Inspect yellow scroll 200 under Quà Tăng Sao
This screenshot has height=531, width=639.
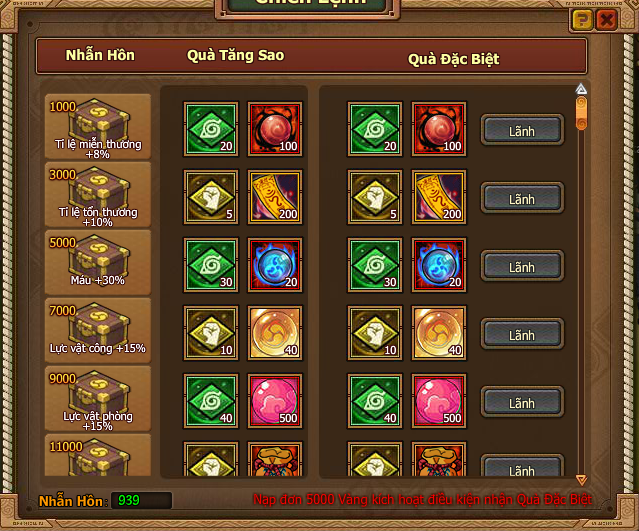pyautogui.click(x=274, y=196)
